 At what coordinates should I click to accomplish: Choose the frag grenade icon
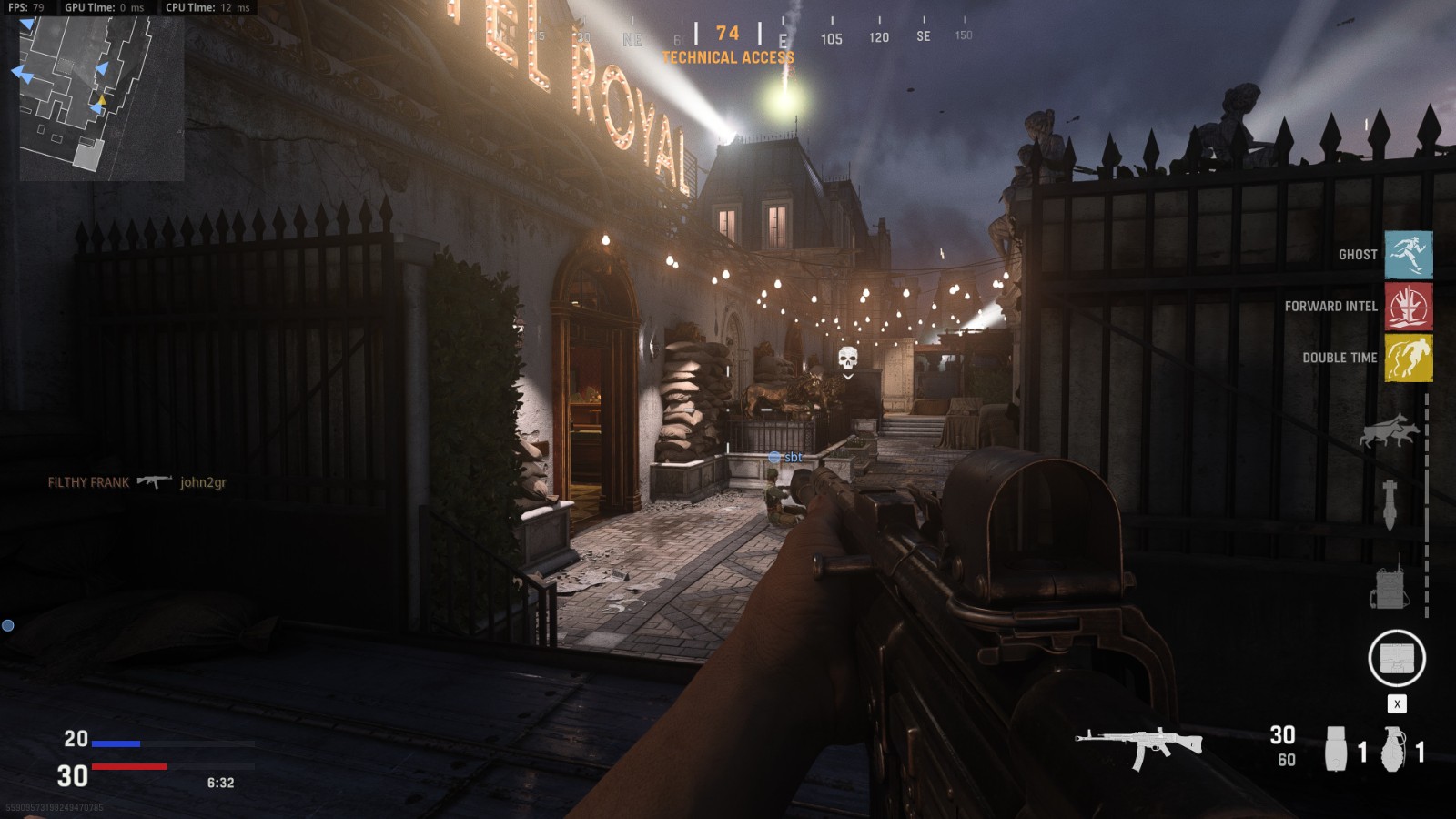[x=1393, y=749]
